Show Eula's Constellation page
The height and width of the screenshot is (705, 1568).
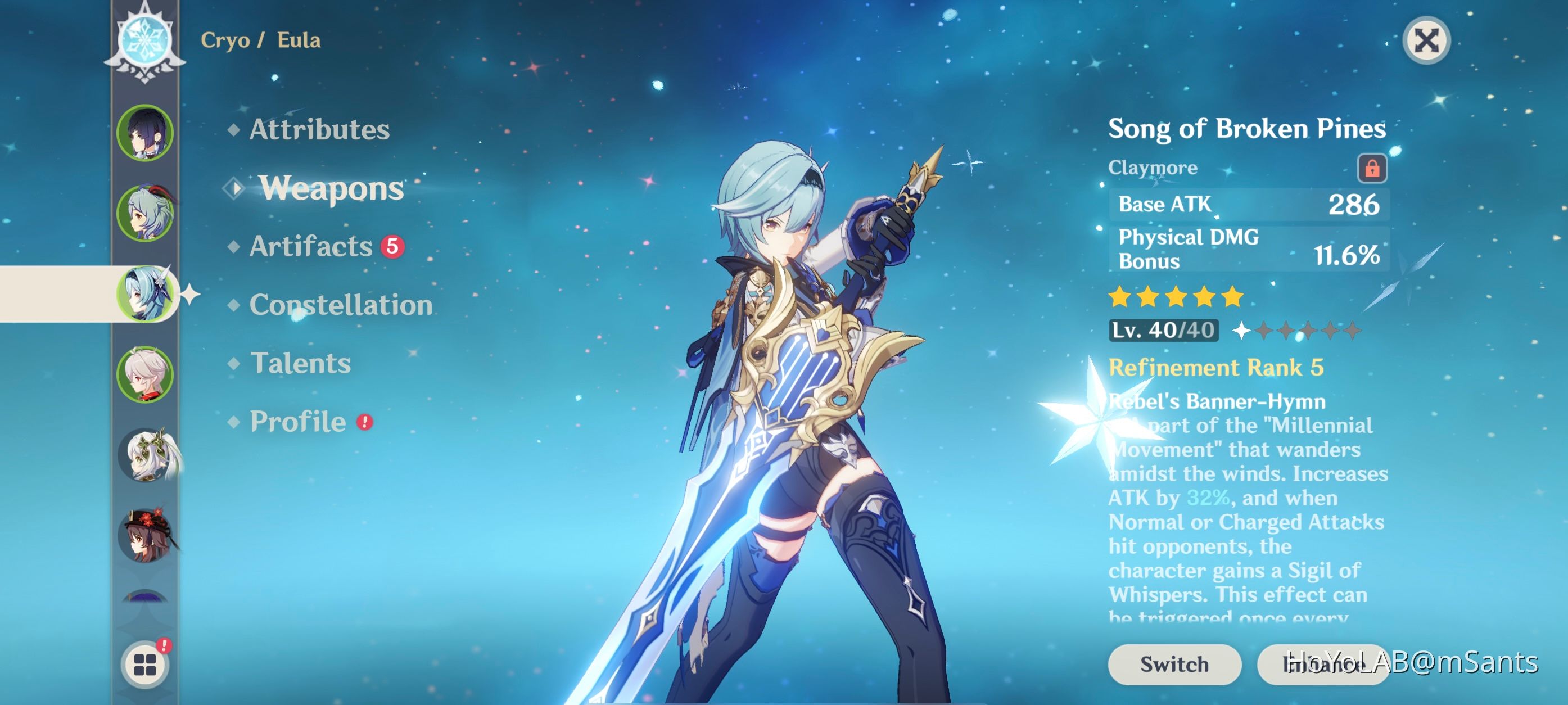click(x=340, y=305)
